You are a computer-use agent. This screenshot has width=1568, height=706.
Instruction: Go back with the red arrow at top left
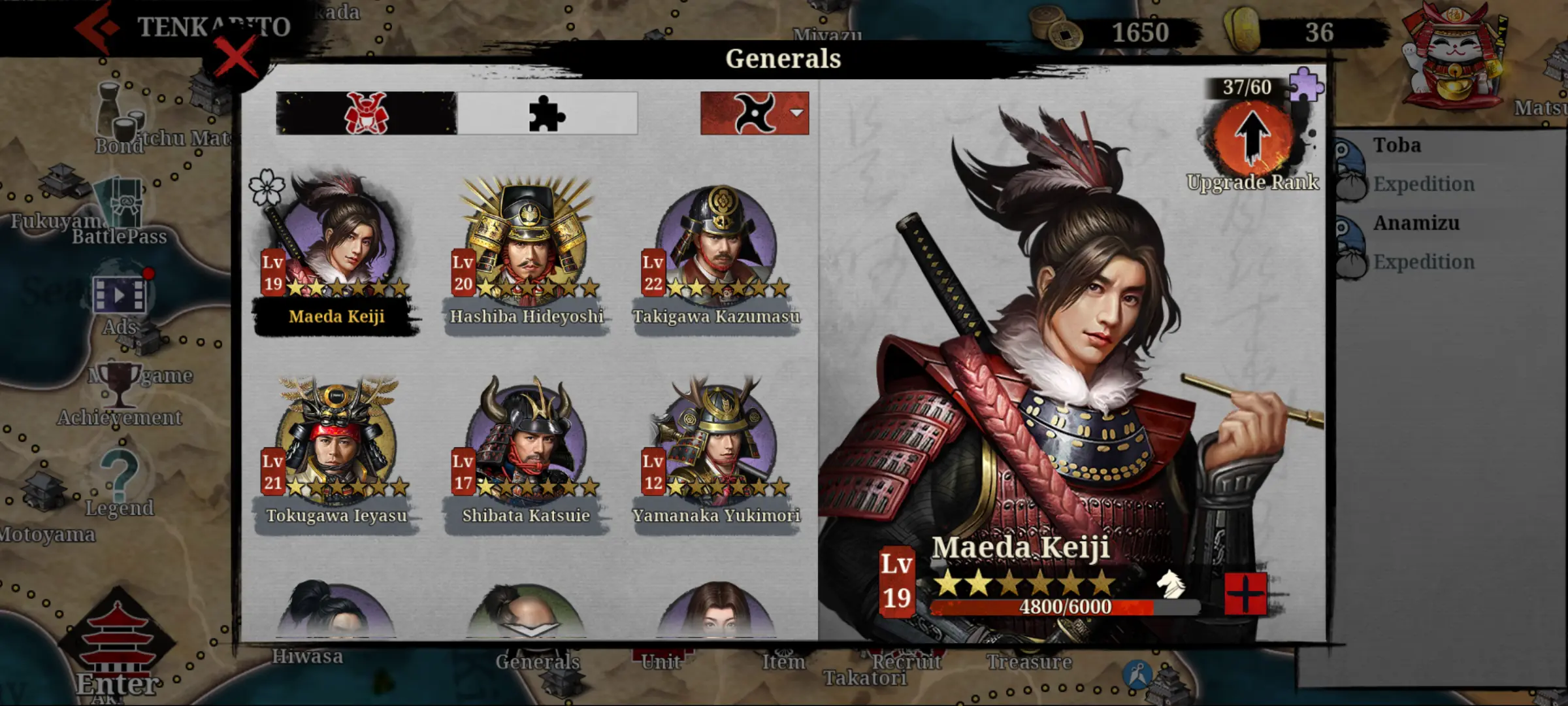click(x=97, y=27)
